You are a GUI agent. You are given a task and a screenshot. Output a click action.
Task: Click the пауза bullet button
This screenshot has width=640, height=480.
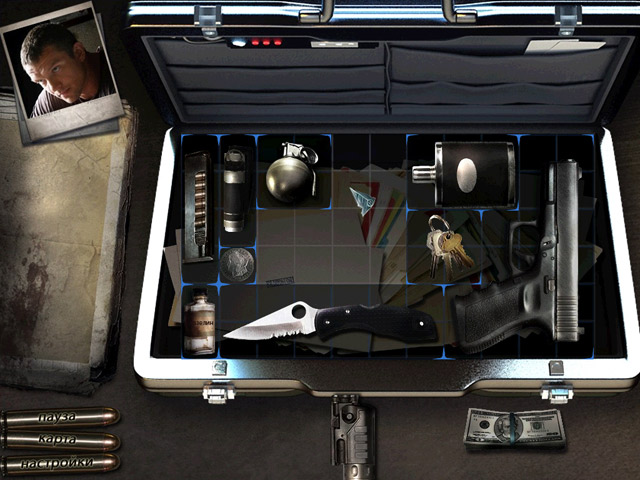click(x=60, y=417)
